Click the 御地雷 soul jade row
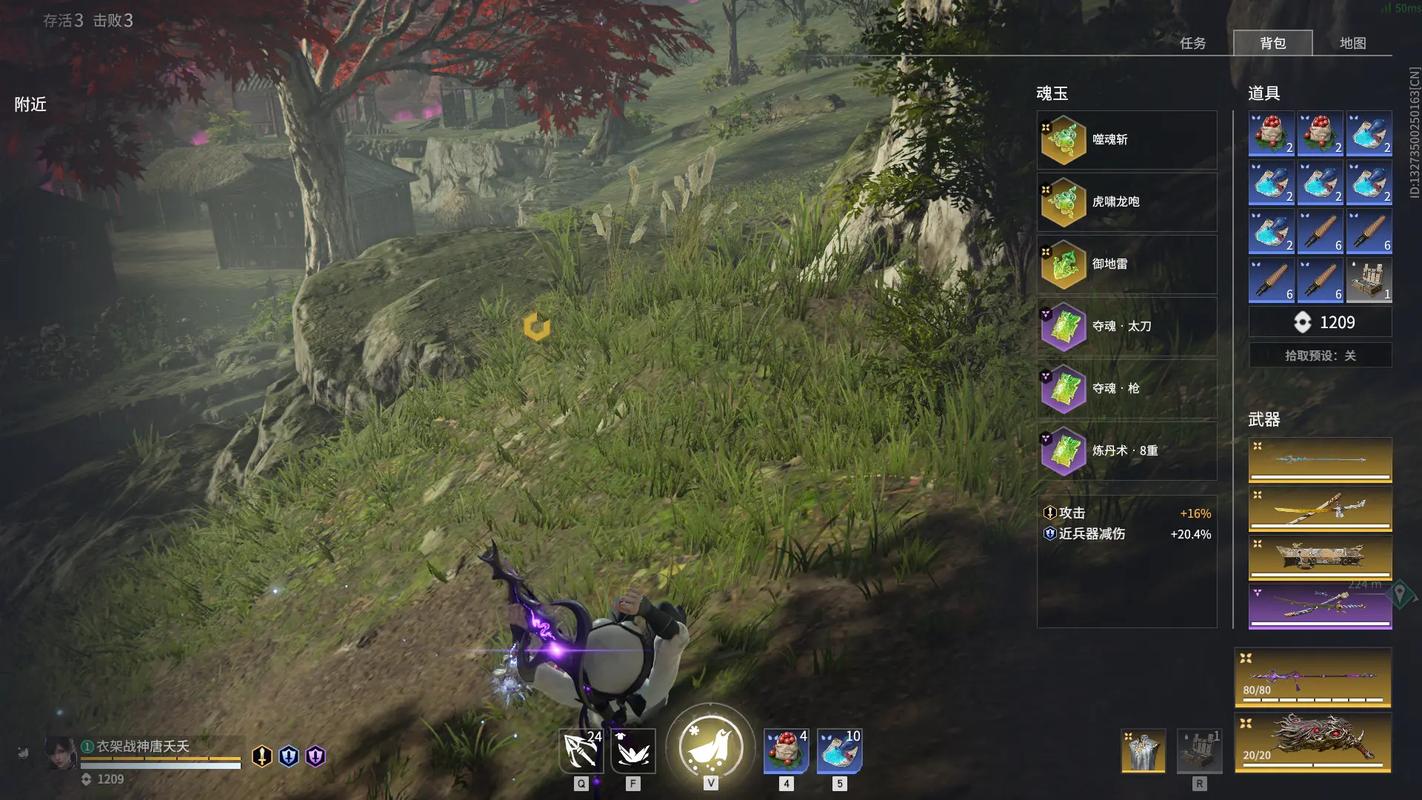 [1127, 264]
